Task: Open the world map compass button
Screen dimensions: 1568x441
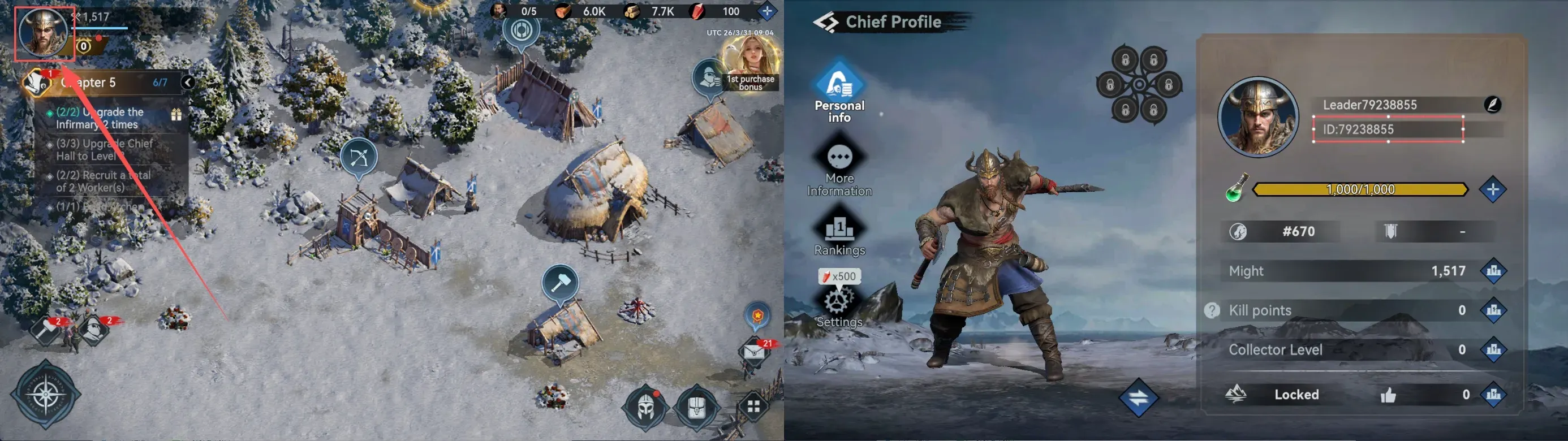Action: 46,394
